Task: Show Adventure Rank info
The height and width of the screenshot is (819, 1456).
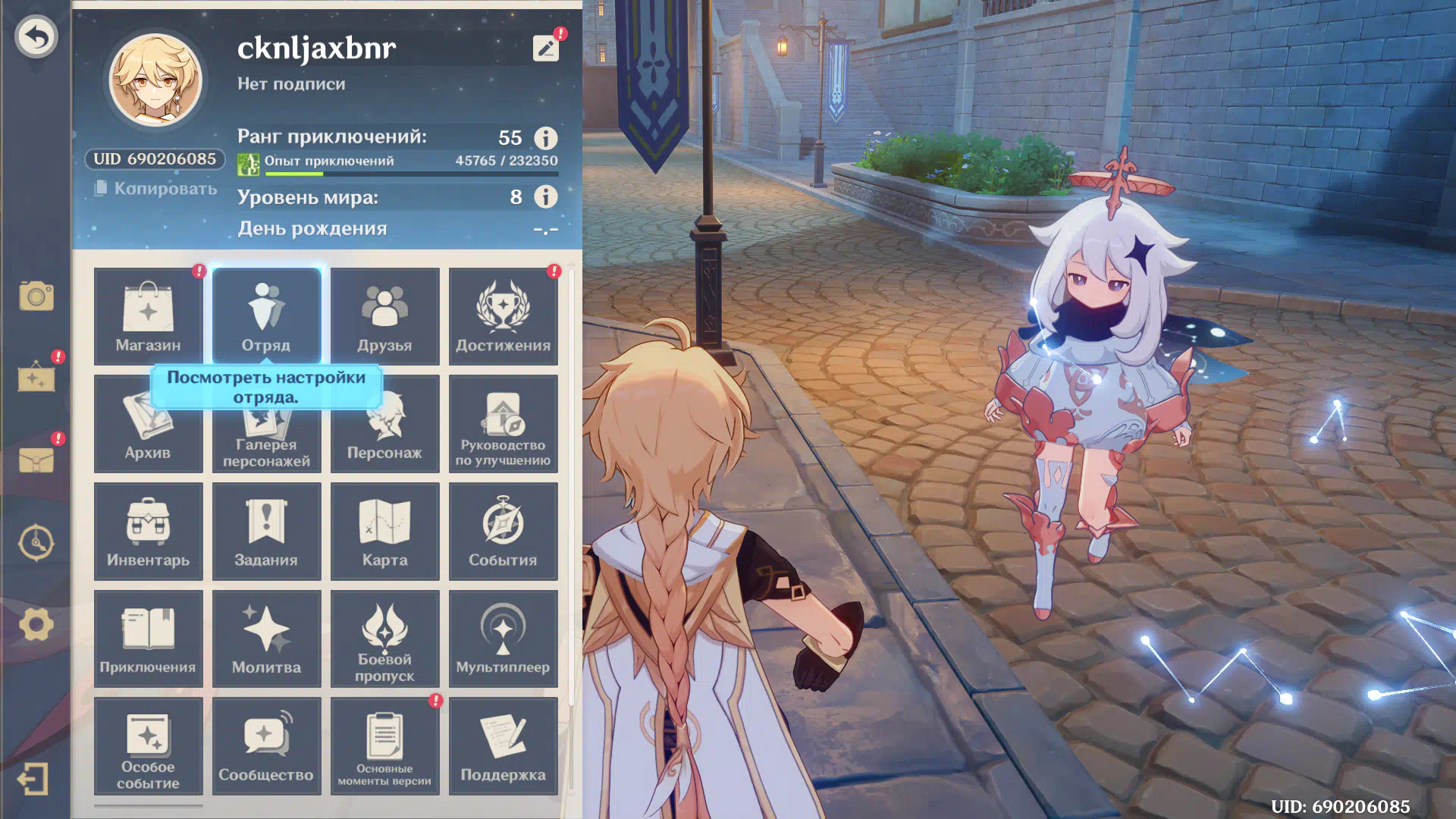Action: (545, 138)
